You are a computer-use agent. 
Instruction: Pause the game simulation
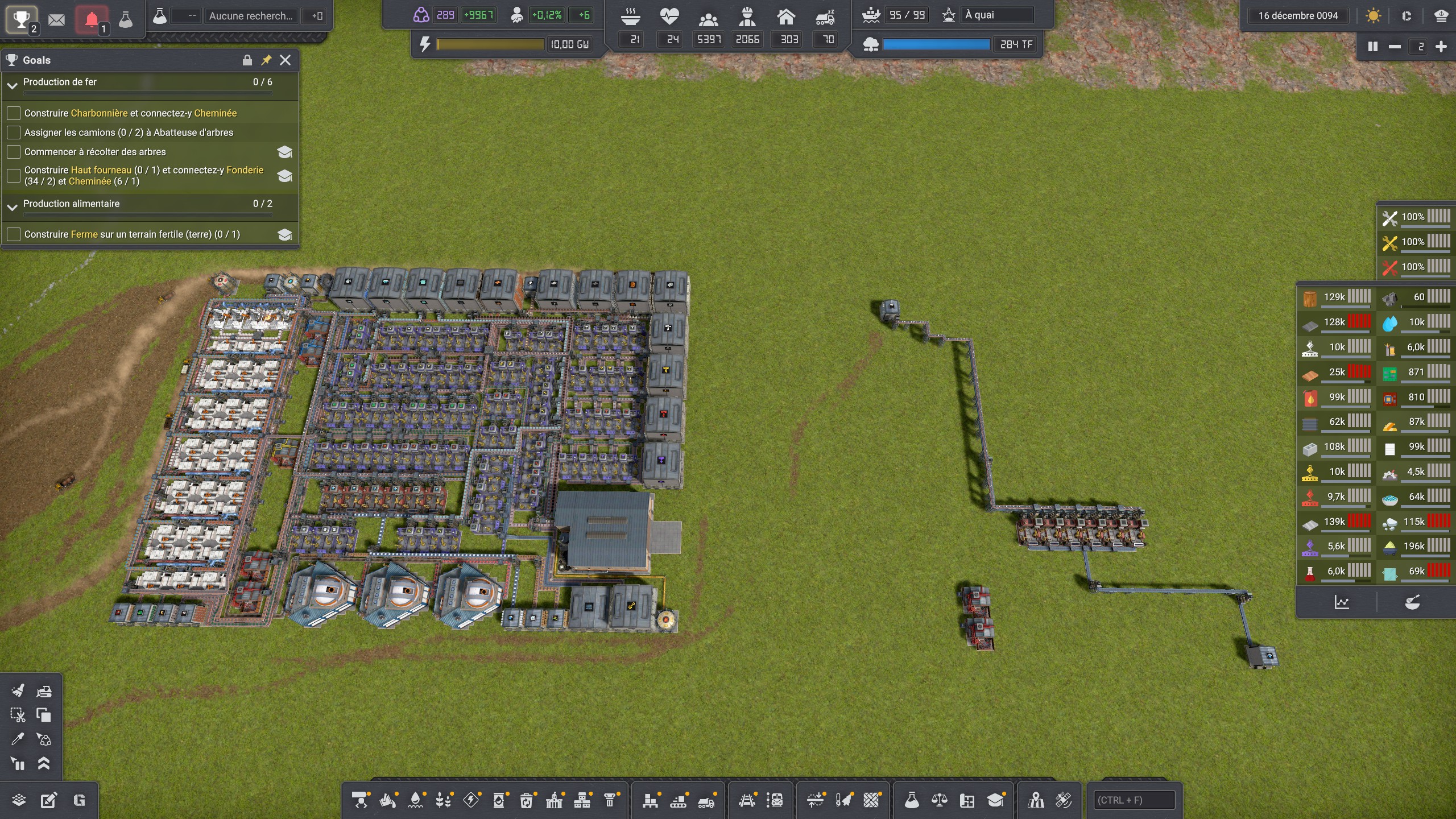(1372, 47)
